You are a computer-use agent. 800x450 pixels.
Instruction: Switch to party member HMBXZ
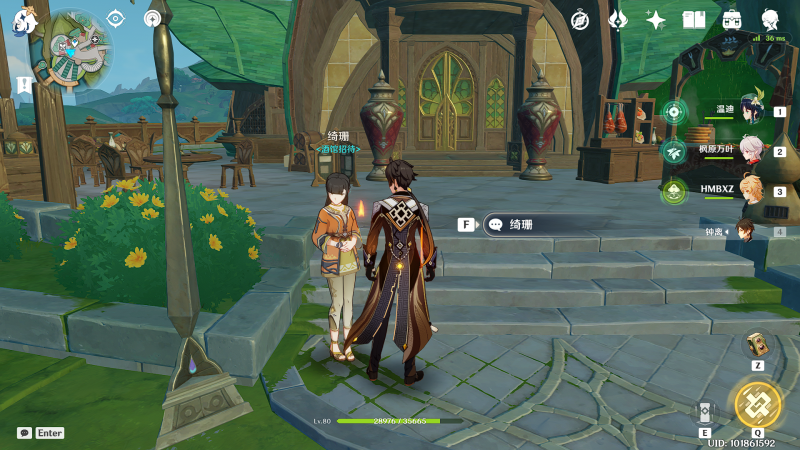coord(751,190)
